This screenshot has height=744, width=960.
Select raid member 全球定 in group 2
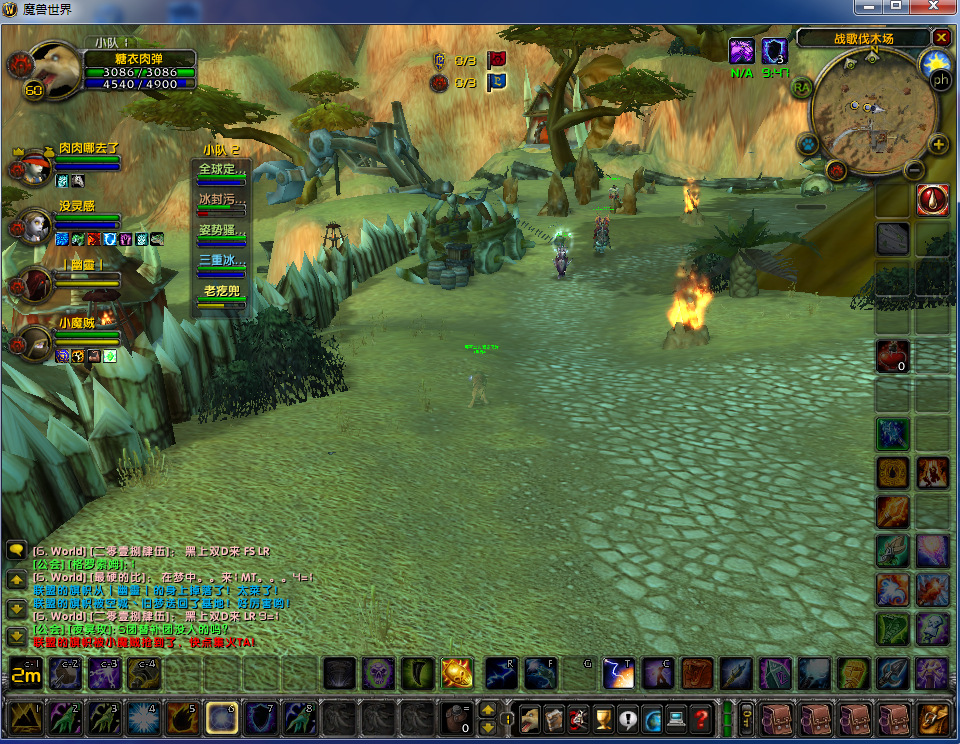[220, 171]
